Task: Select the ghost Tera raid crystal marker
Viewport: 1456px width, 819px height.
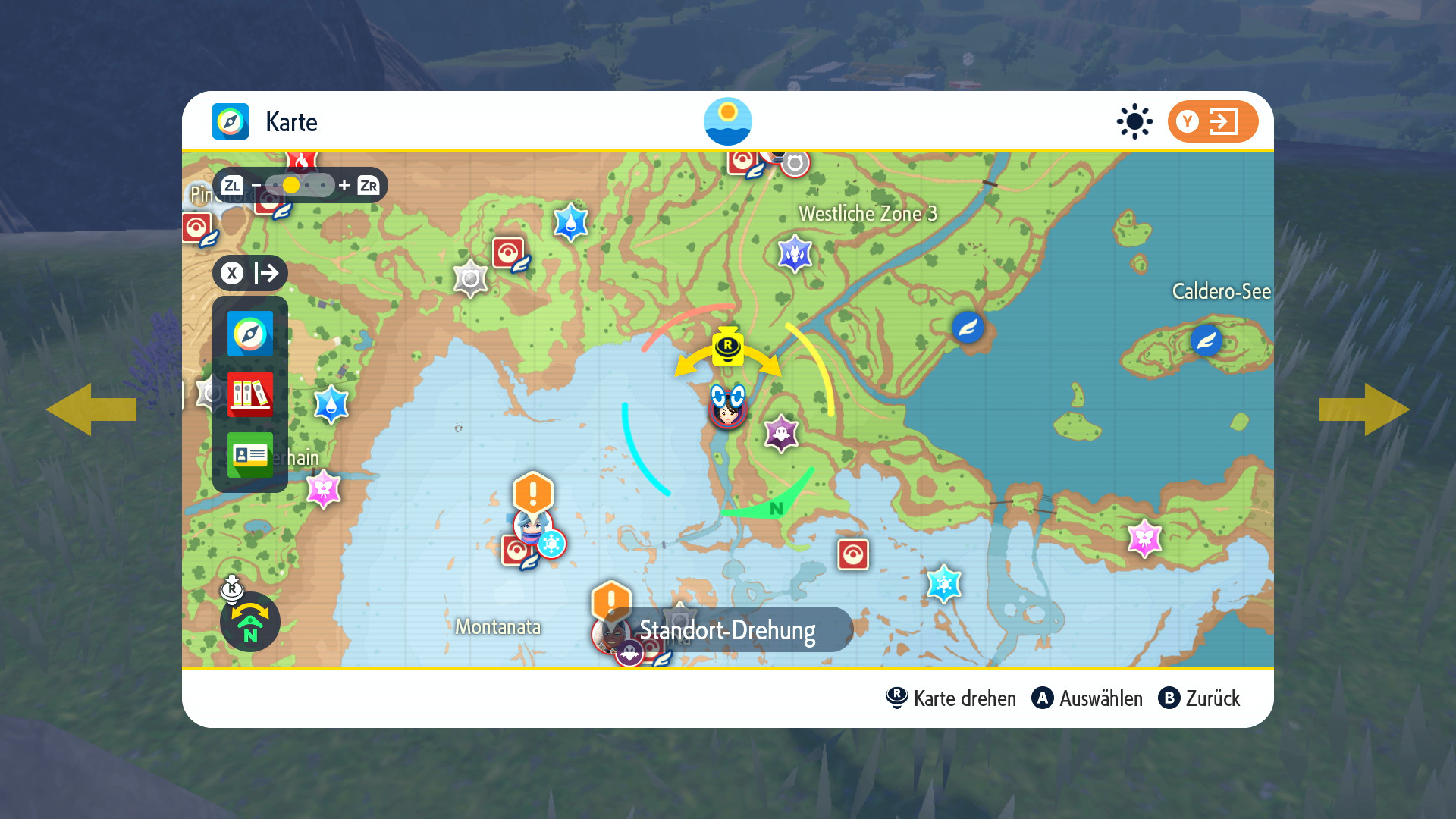Action: (x=781, y=434)
